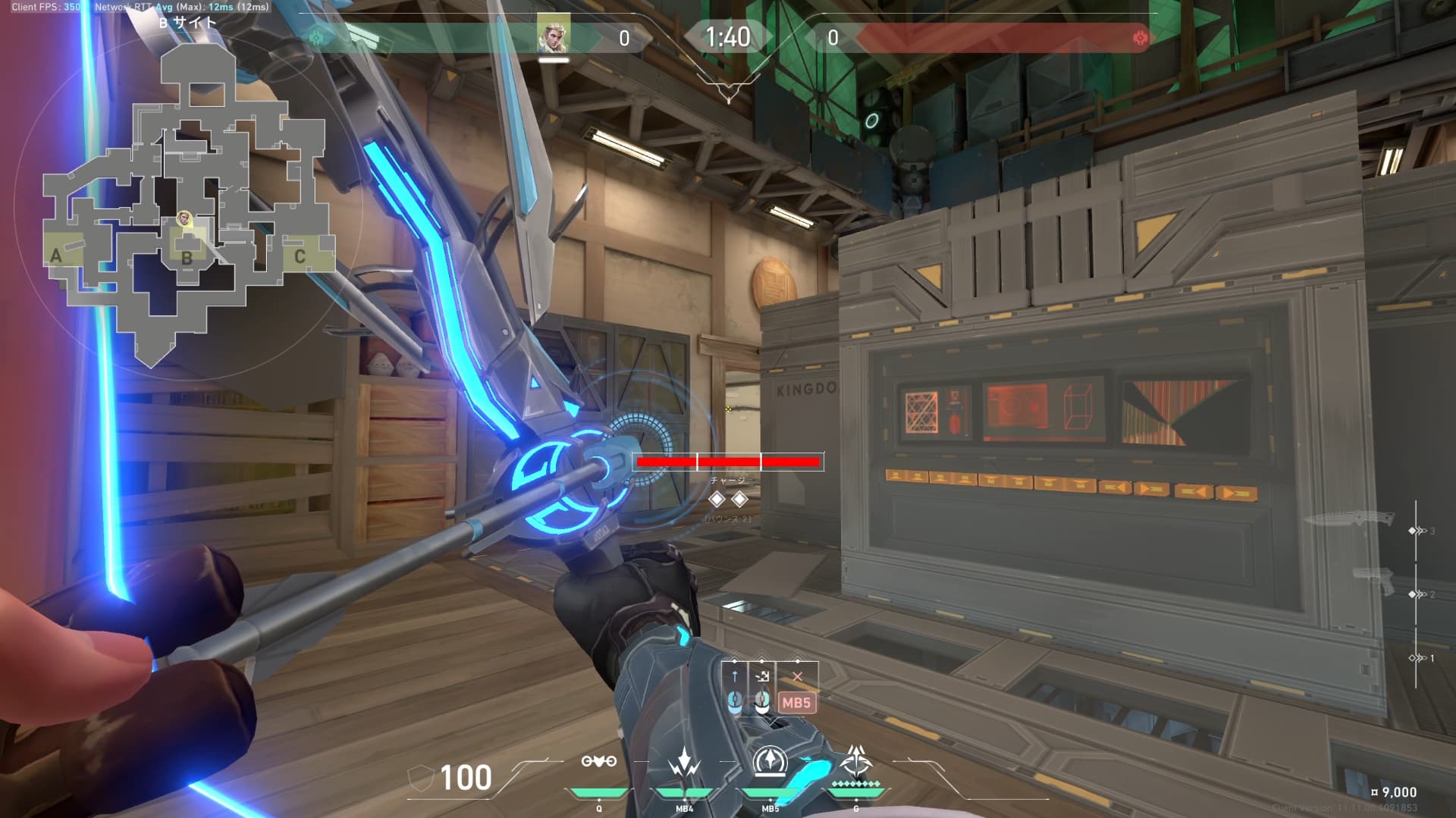1456x818 pixels.
Task: Trigger the Hunter's Fury ultimate icon
Action: (x=855, y=760)
